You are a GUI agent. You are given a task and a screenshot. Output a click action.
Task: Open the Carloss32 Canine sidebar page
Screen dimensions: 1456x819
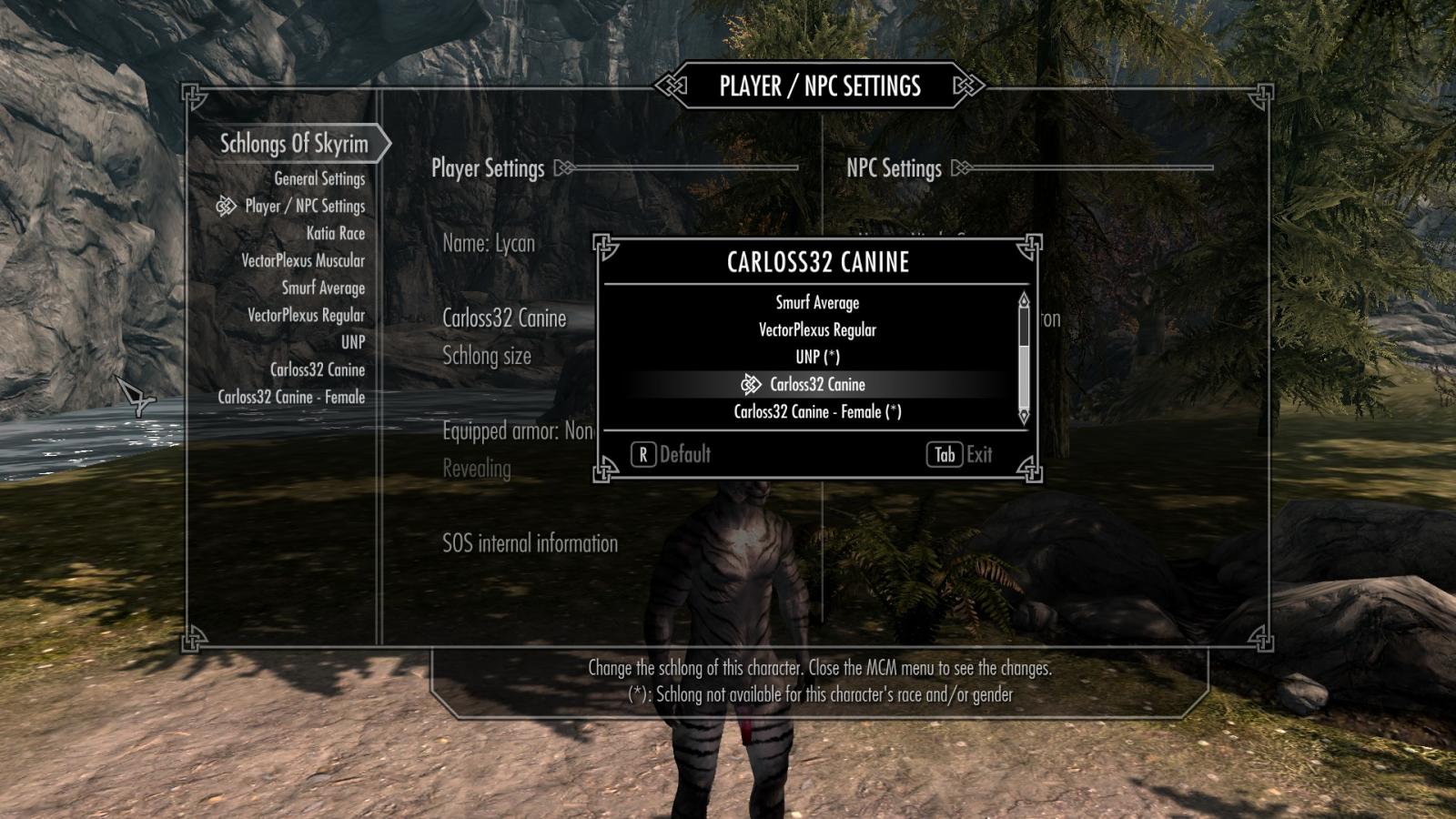point(317,370)
